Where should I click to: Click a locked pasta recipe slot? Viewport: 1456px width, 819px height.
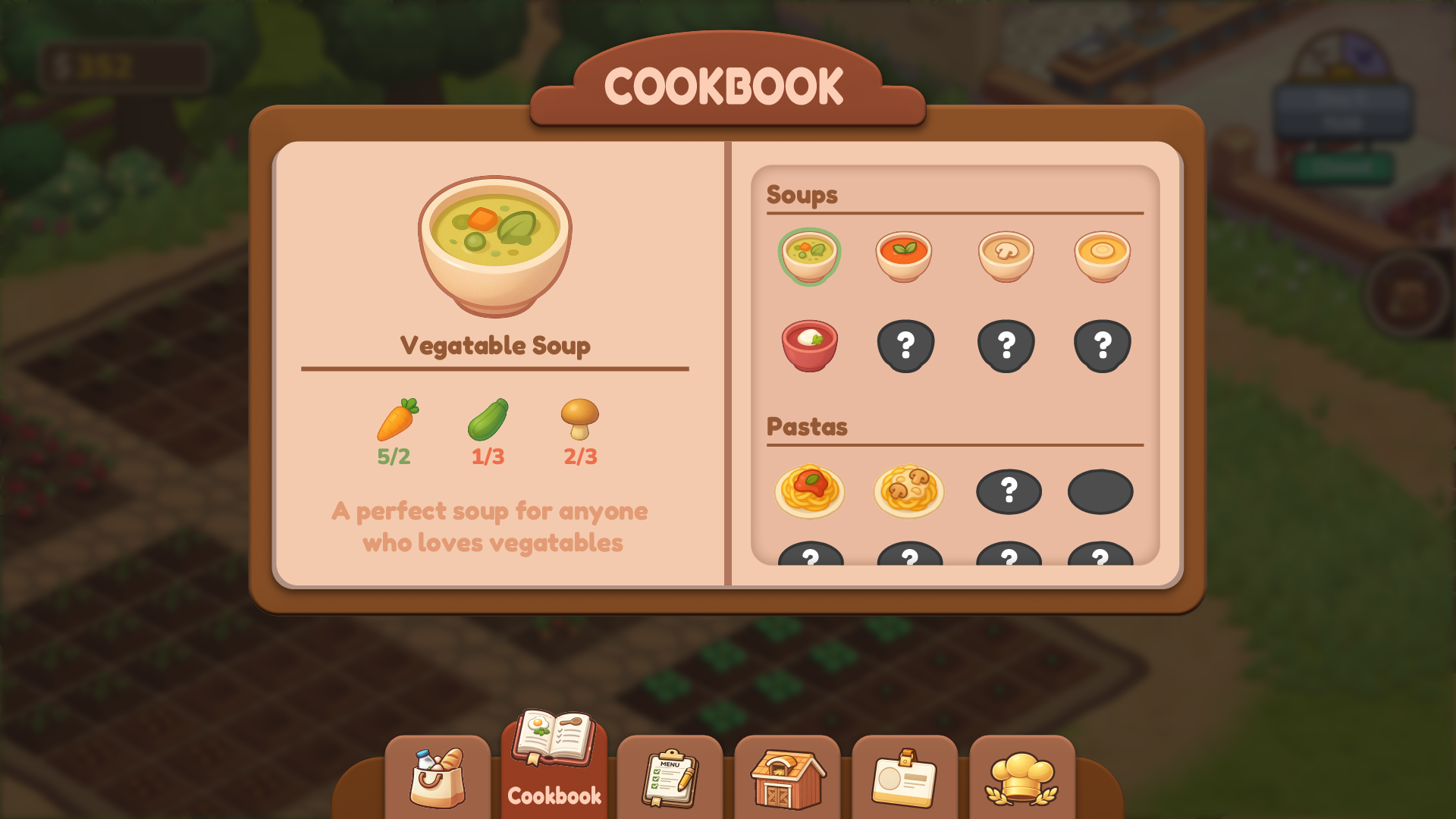coord(1007,491)
